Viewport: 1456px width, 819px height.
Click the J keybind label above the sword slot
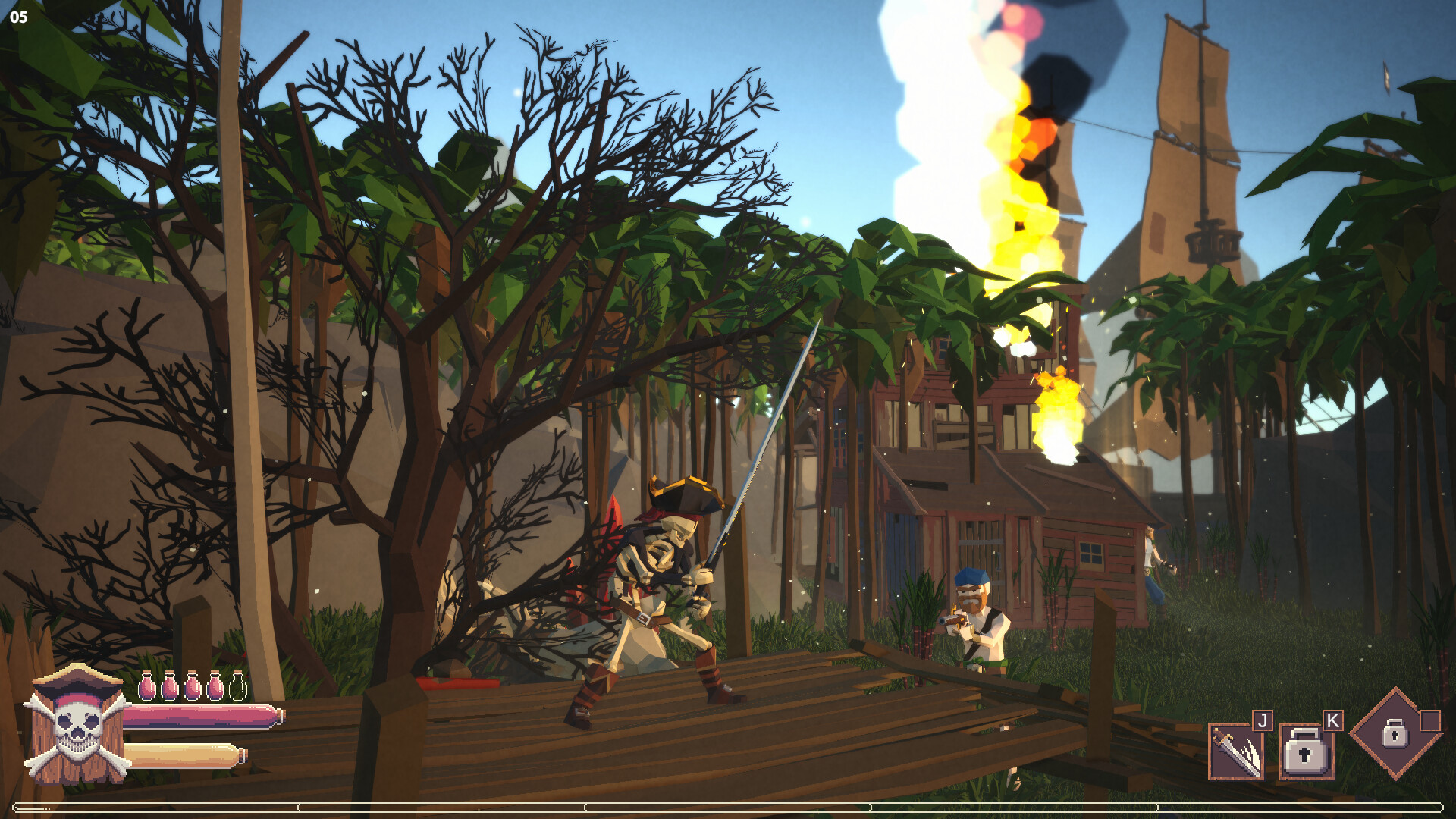[1263, 720]
